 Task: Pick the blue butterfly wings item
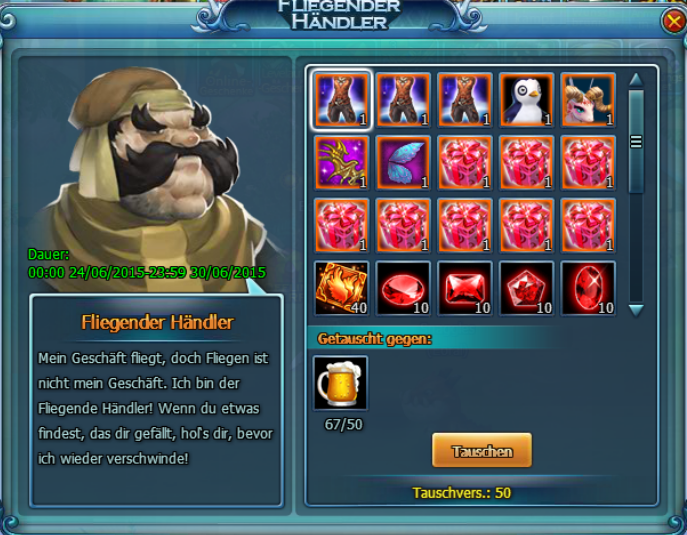[404, 162]
